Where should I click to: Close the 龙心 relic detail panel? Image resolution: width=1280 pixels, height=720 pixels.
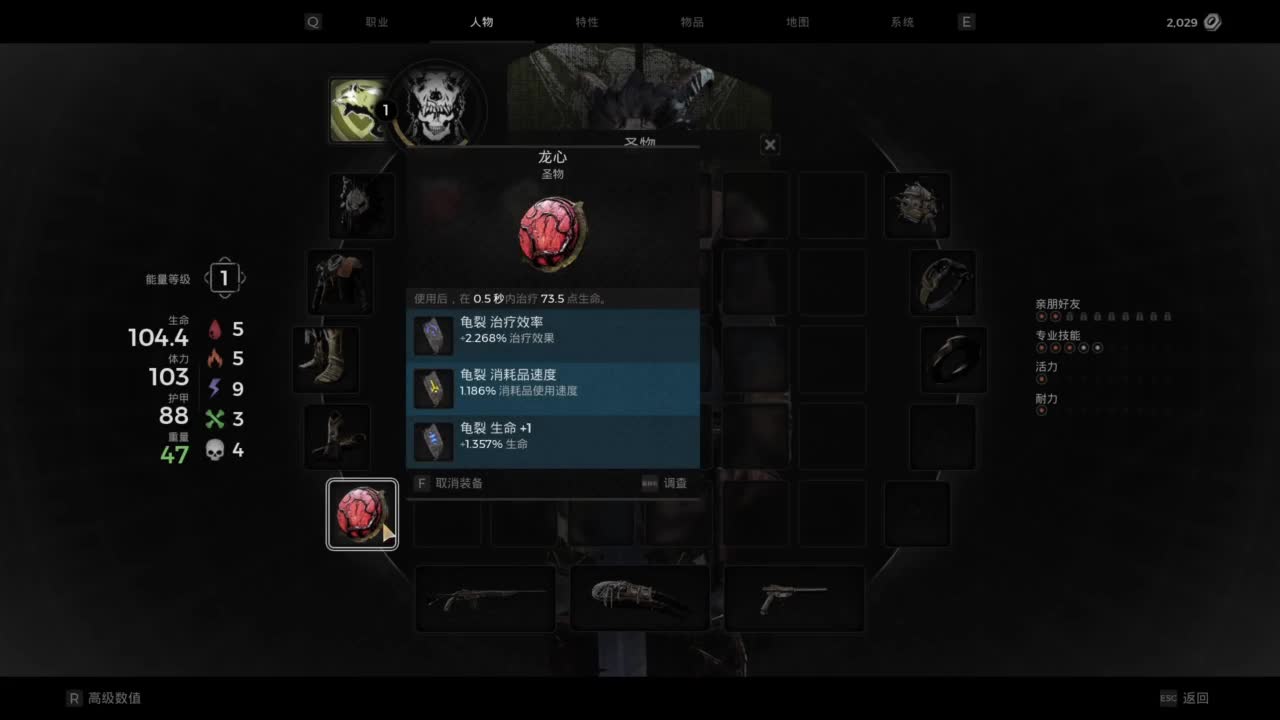(770, 144)
